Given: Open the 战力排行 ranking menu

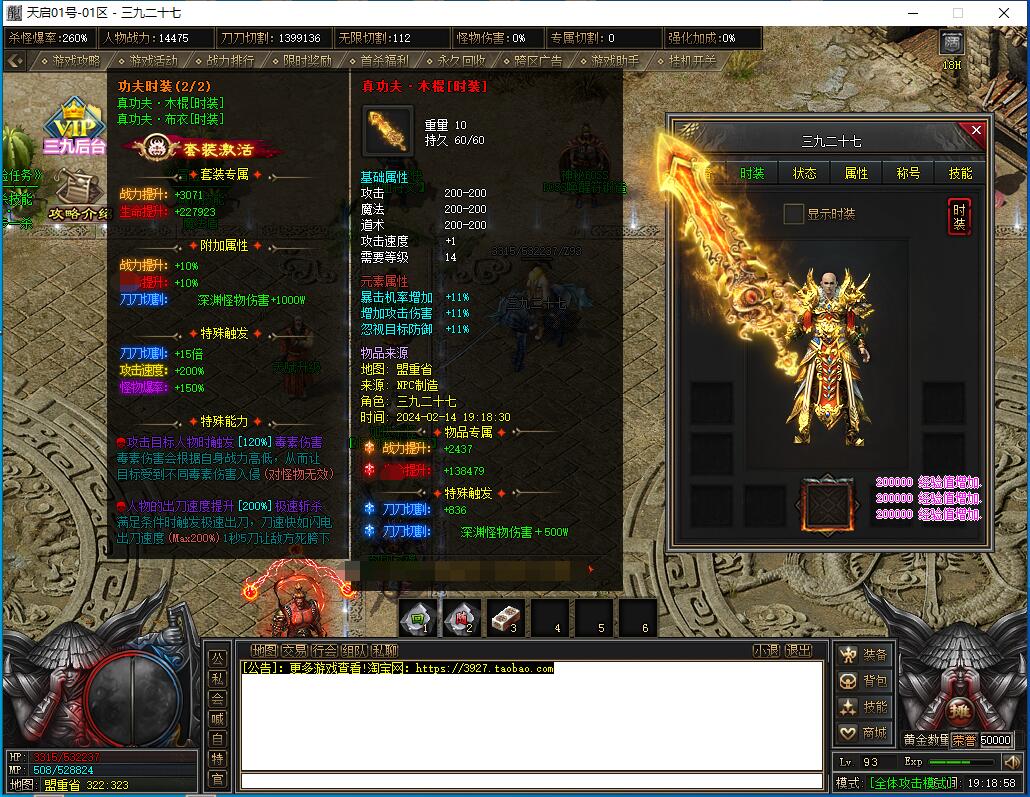Looking at the screenshot, I should (x=229, y=60).
